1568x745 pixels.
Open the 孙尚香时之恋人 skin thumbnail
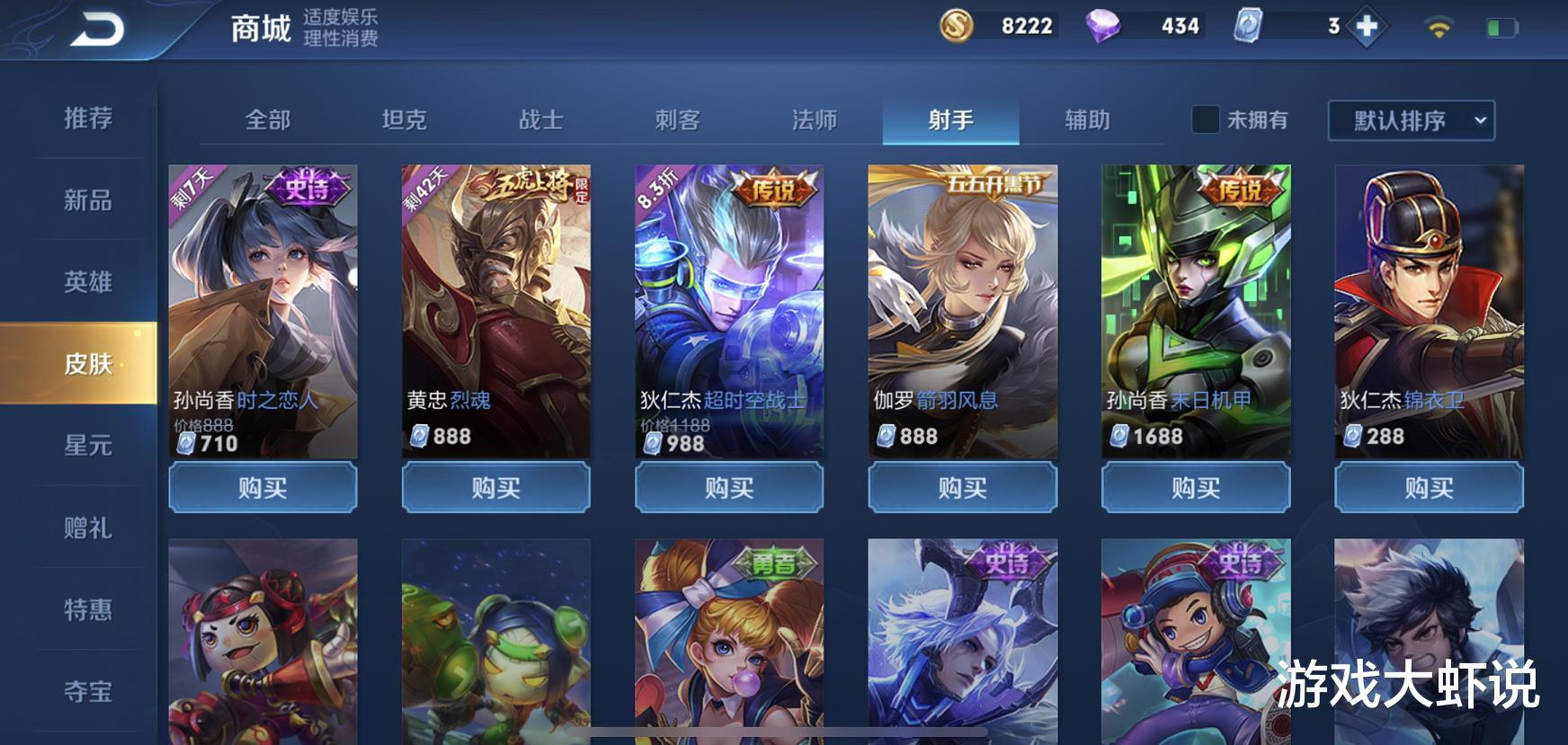pyautogui.click(x=261, y=297)
